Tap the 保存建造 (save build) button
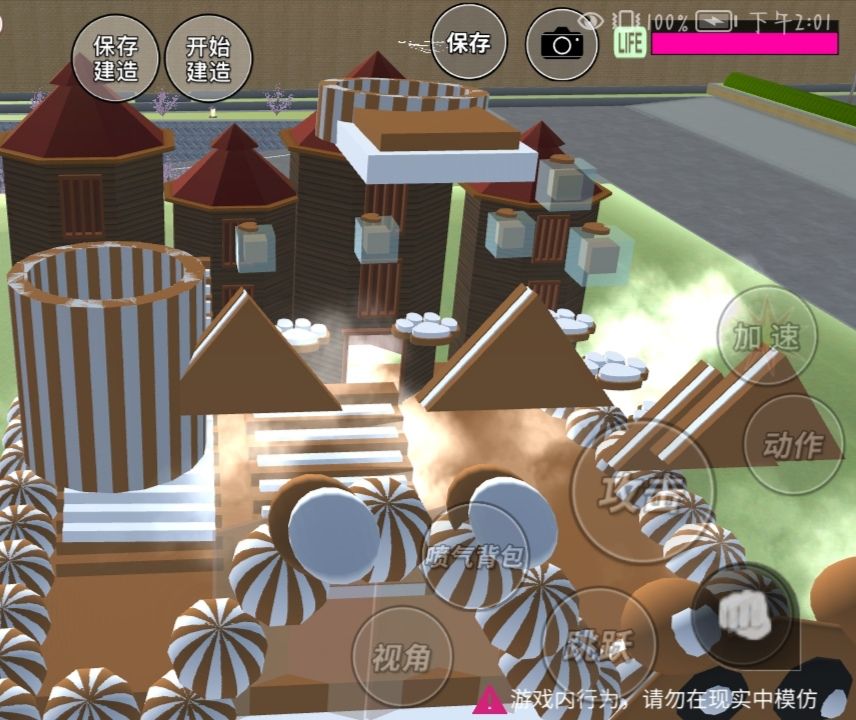 [116, 58]
